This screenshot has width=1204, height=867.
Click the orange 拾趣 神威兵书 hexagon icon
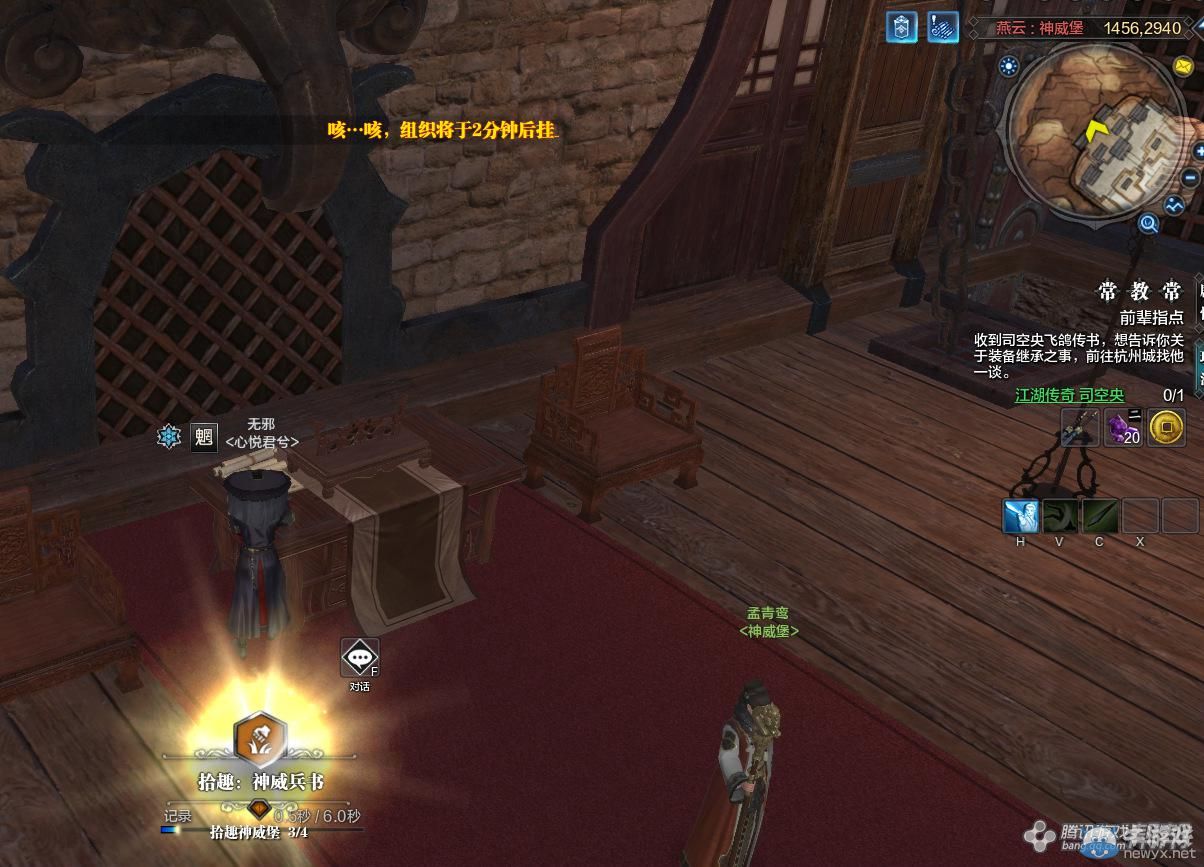(x=259, y=738)
